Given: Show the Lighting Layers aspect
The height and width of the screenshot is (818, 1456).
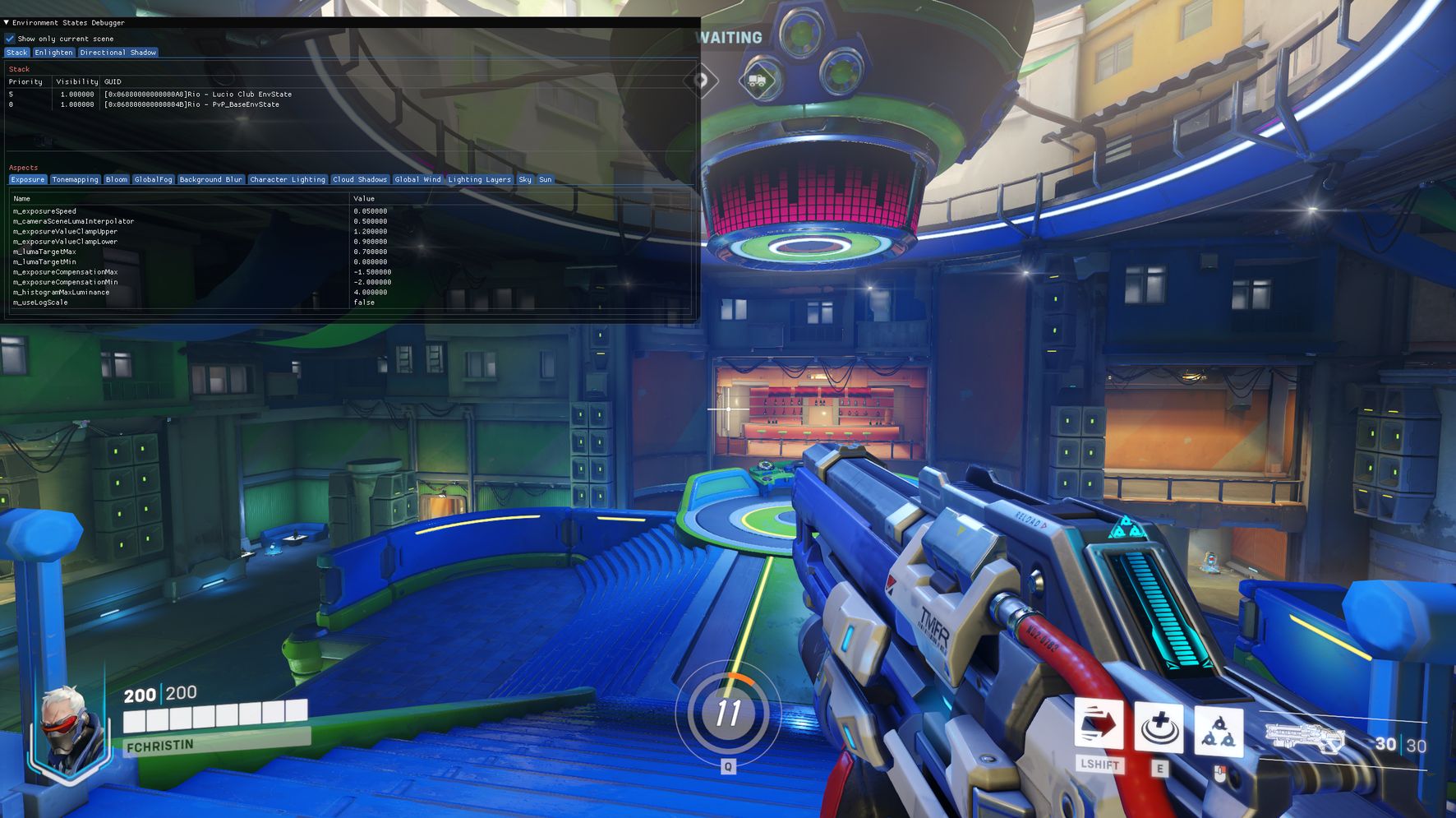Looking at the screenshot, I should (479, 179).
